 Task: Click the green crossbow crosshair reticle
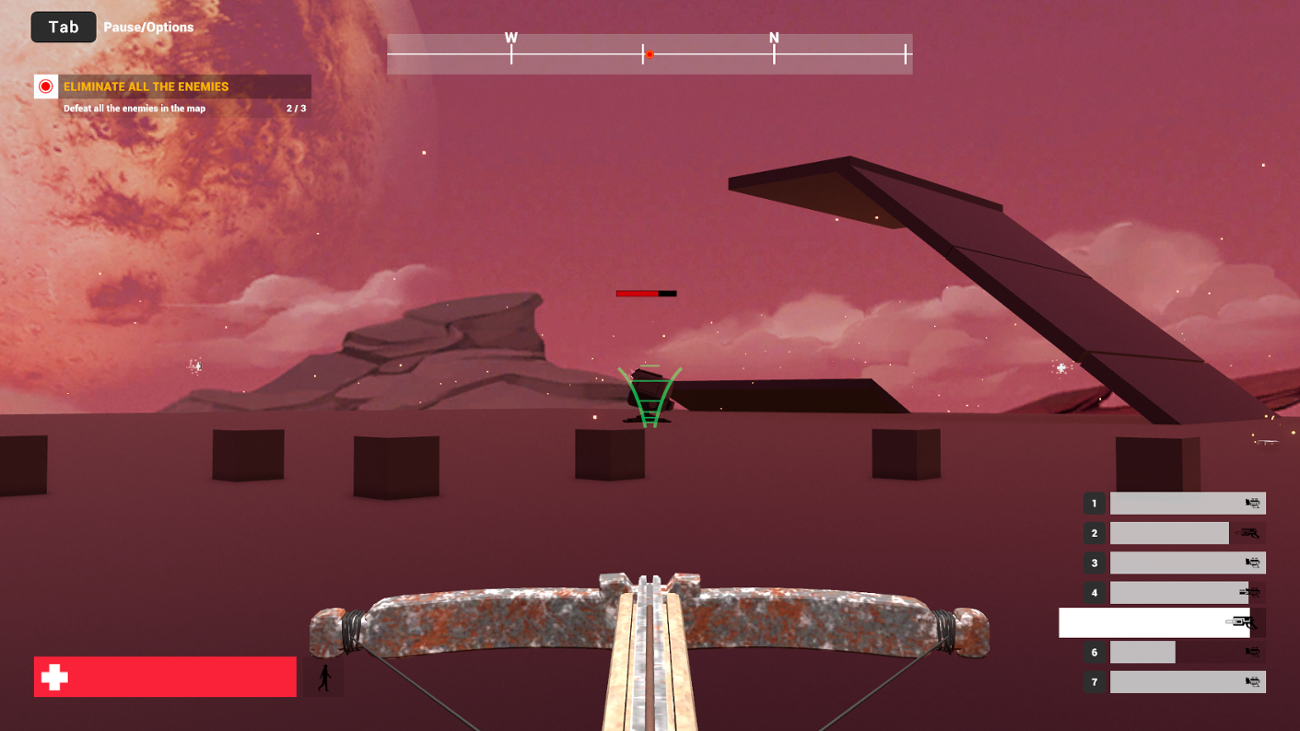pos(648,393)
